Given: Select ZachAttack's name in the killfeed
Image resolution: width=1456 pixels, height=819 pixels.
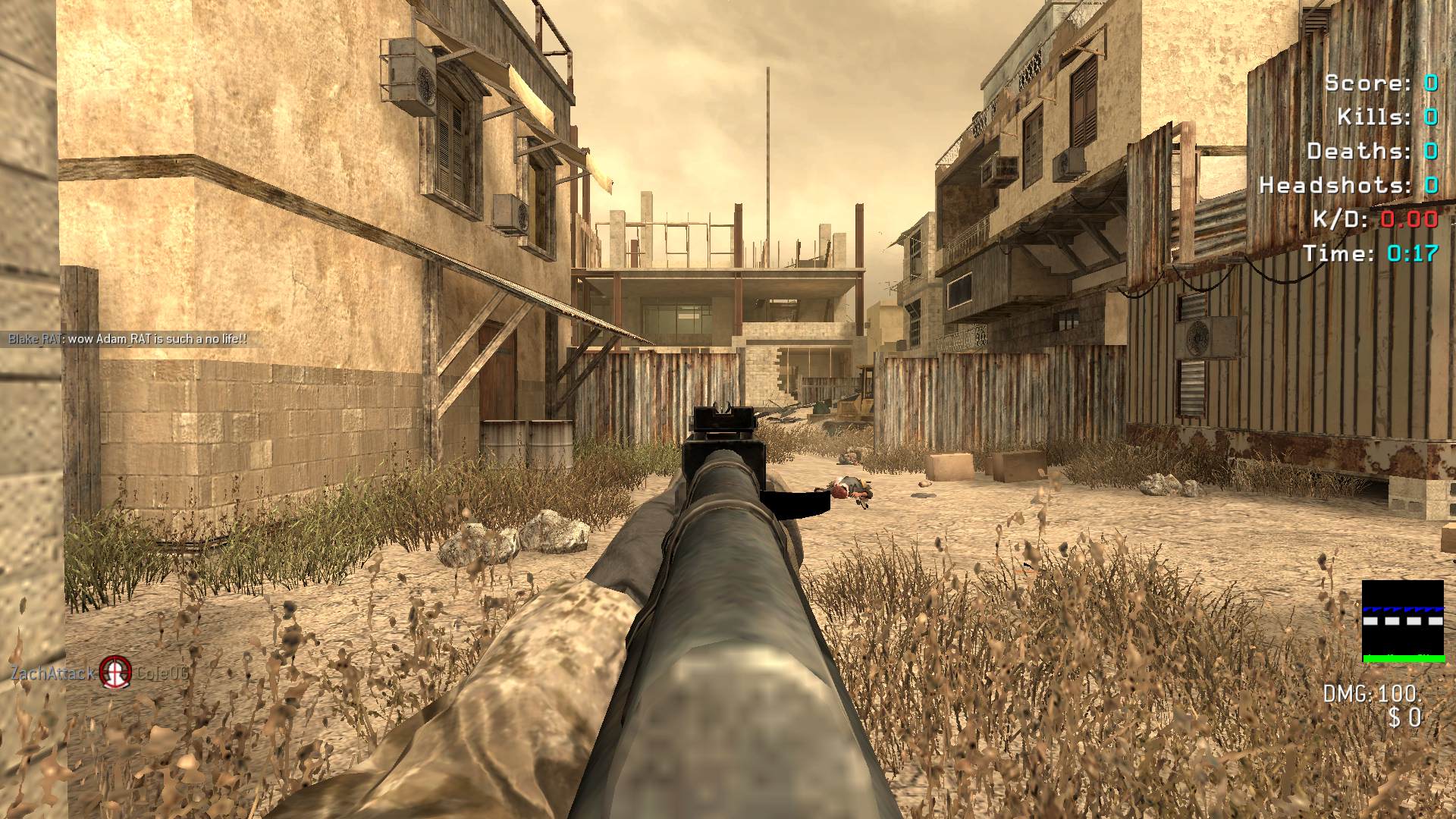Looking at the screenshot, I should [52, 673].
